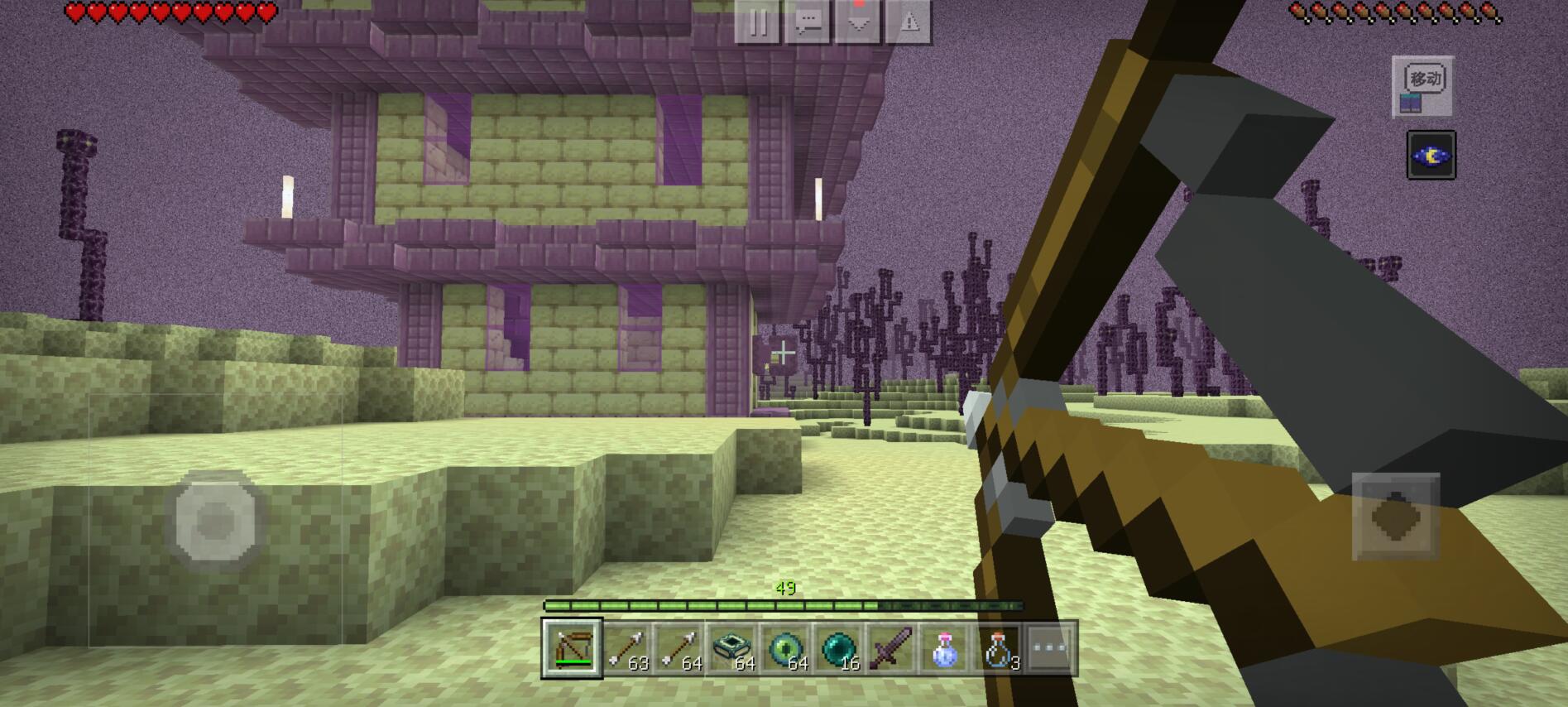Click the warning triangle button
Screen dimensions: 1568x707
point(909,22)
